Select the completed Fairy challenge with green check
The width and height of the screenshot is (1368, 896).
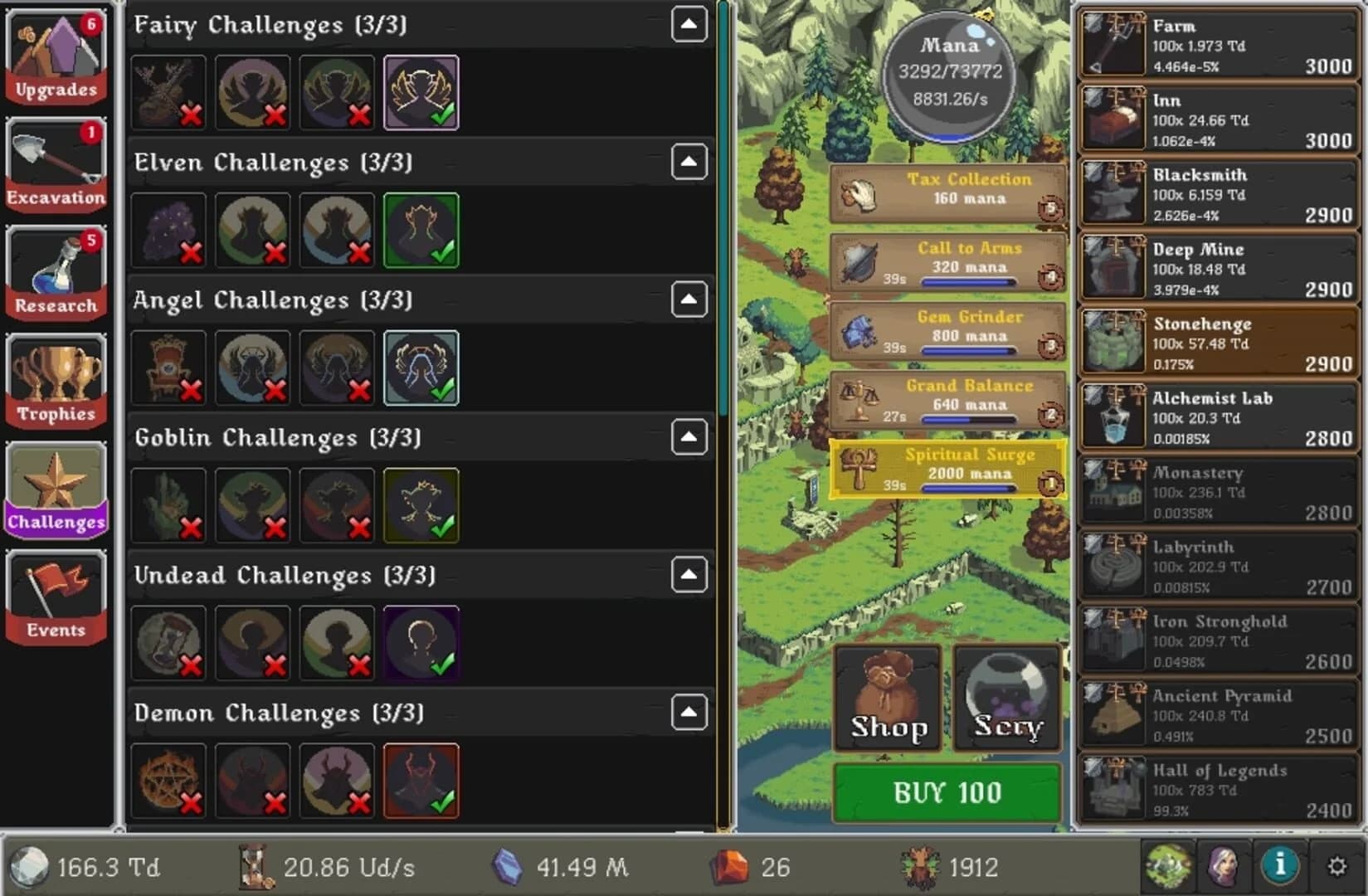(421, 92)
